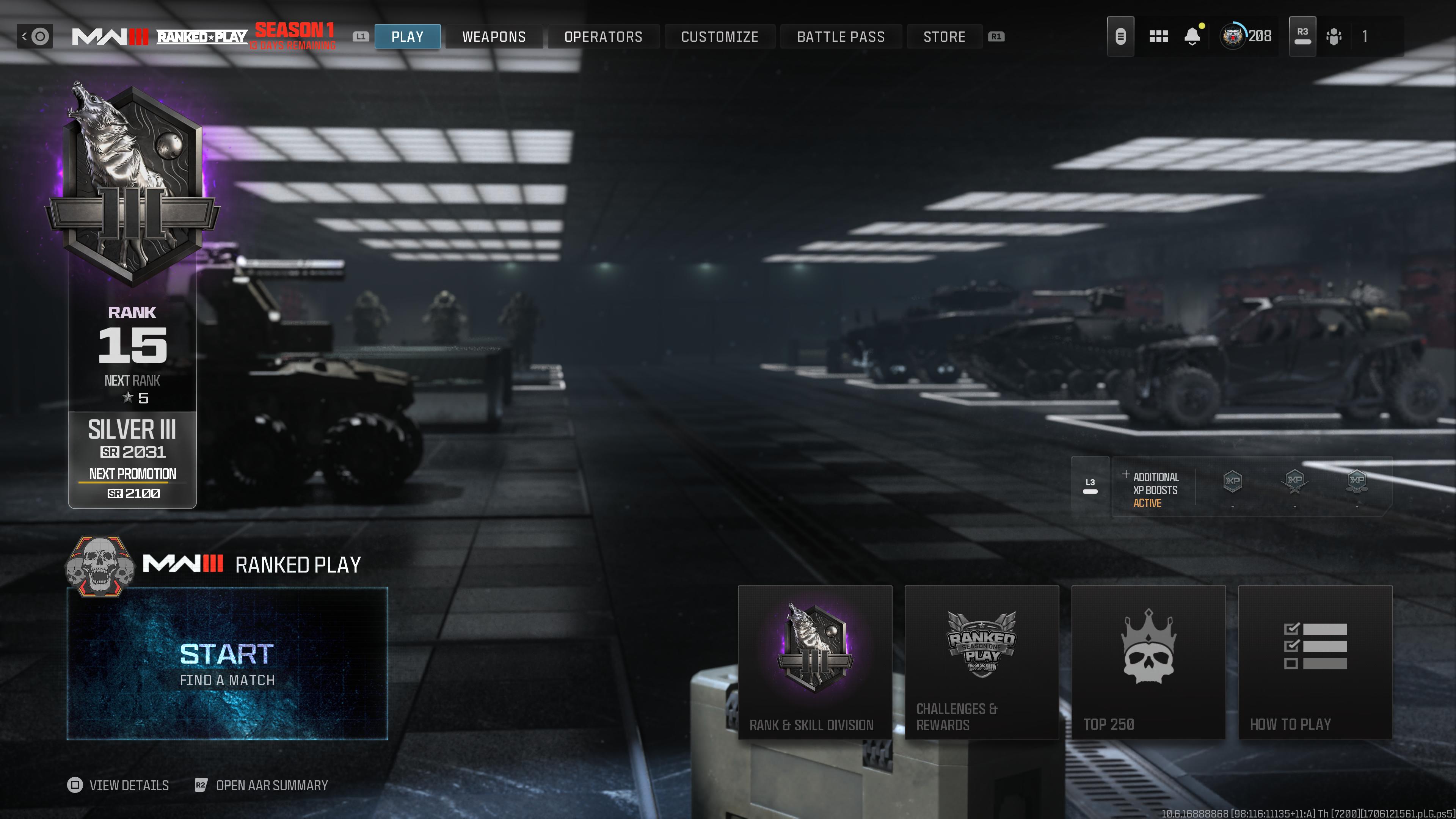Open the Rank & Skill Division tile
This screenshot has height=819, width=1456.
click(814, 662)
